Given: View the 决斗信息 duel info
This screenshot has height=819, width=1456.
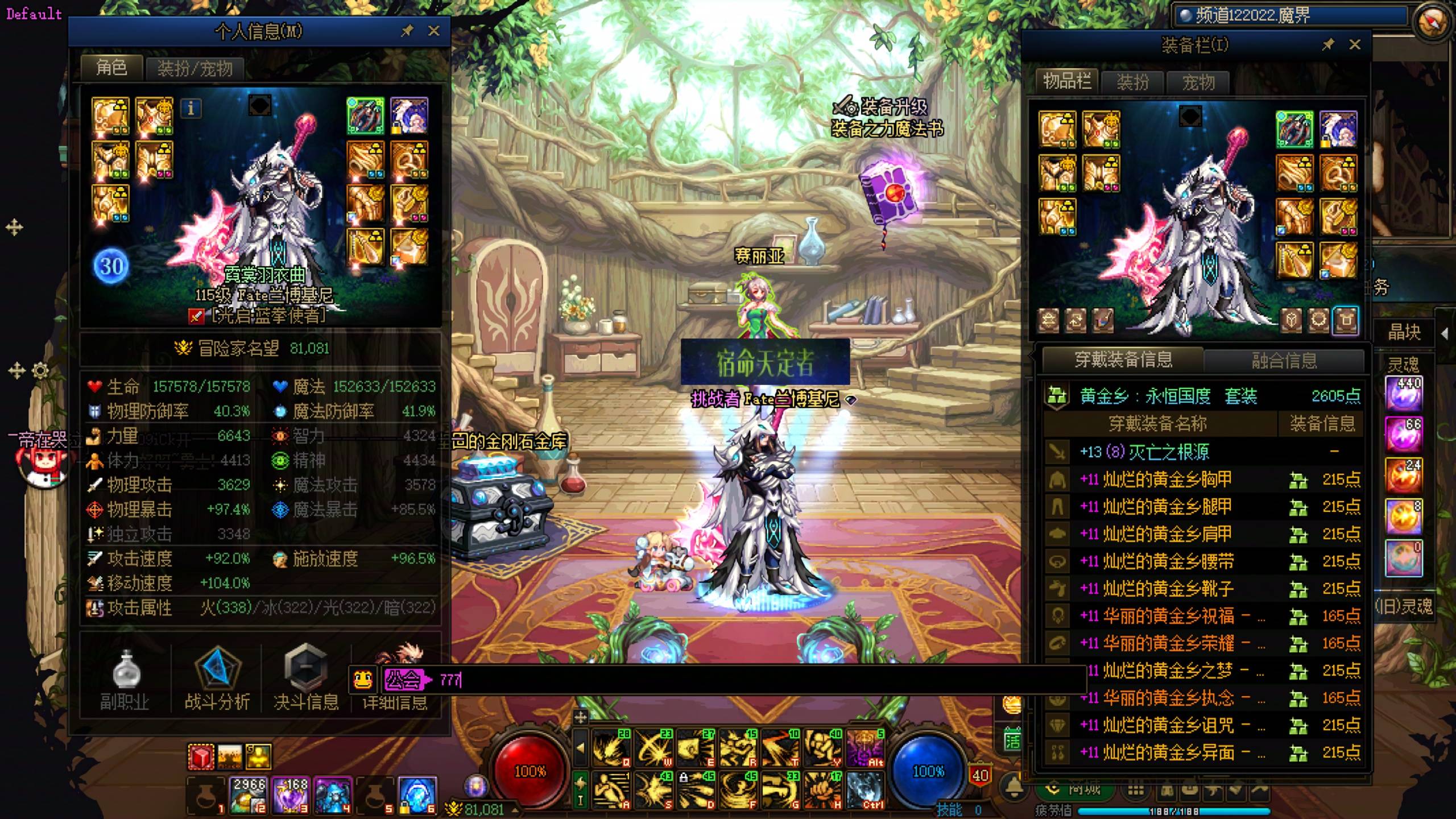Looking at the screenshot, I should [306, 680].
